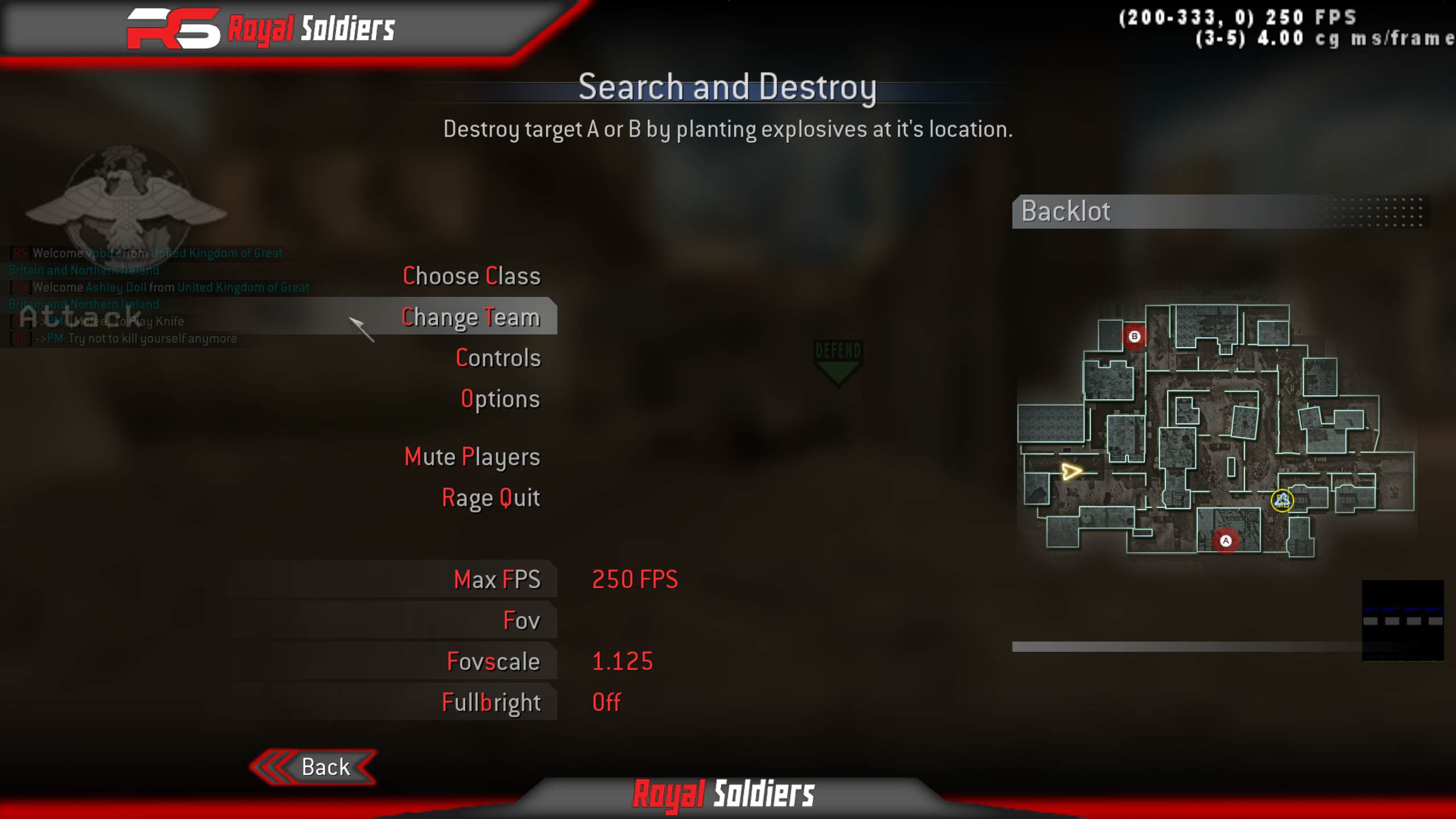
Task: Open the Change Team menu
Action: [x=470, y=317]
